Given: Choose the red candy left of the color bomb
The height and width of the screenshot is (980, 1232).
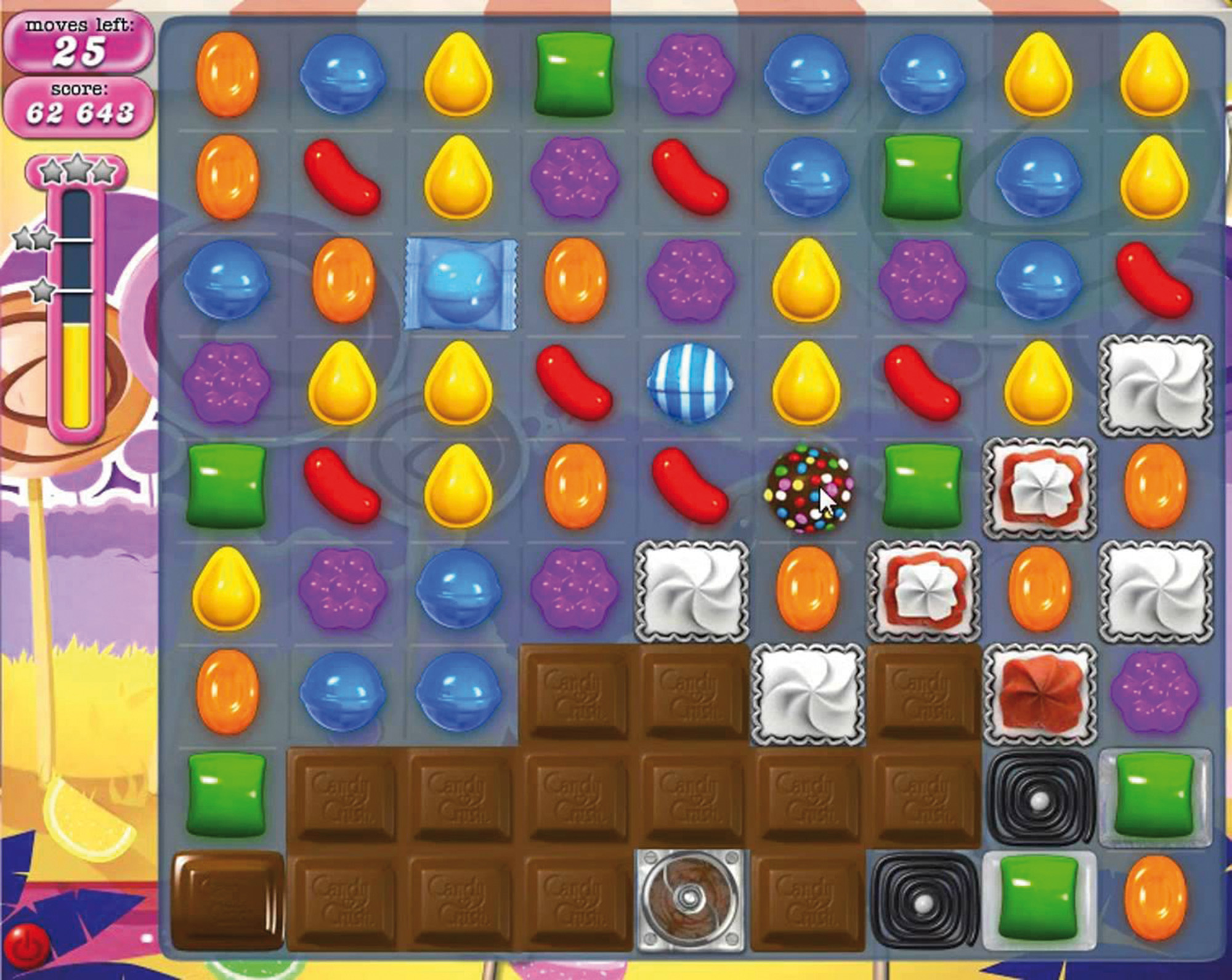Looking at the screenshot, I should 691,487.
